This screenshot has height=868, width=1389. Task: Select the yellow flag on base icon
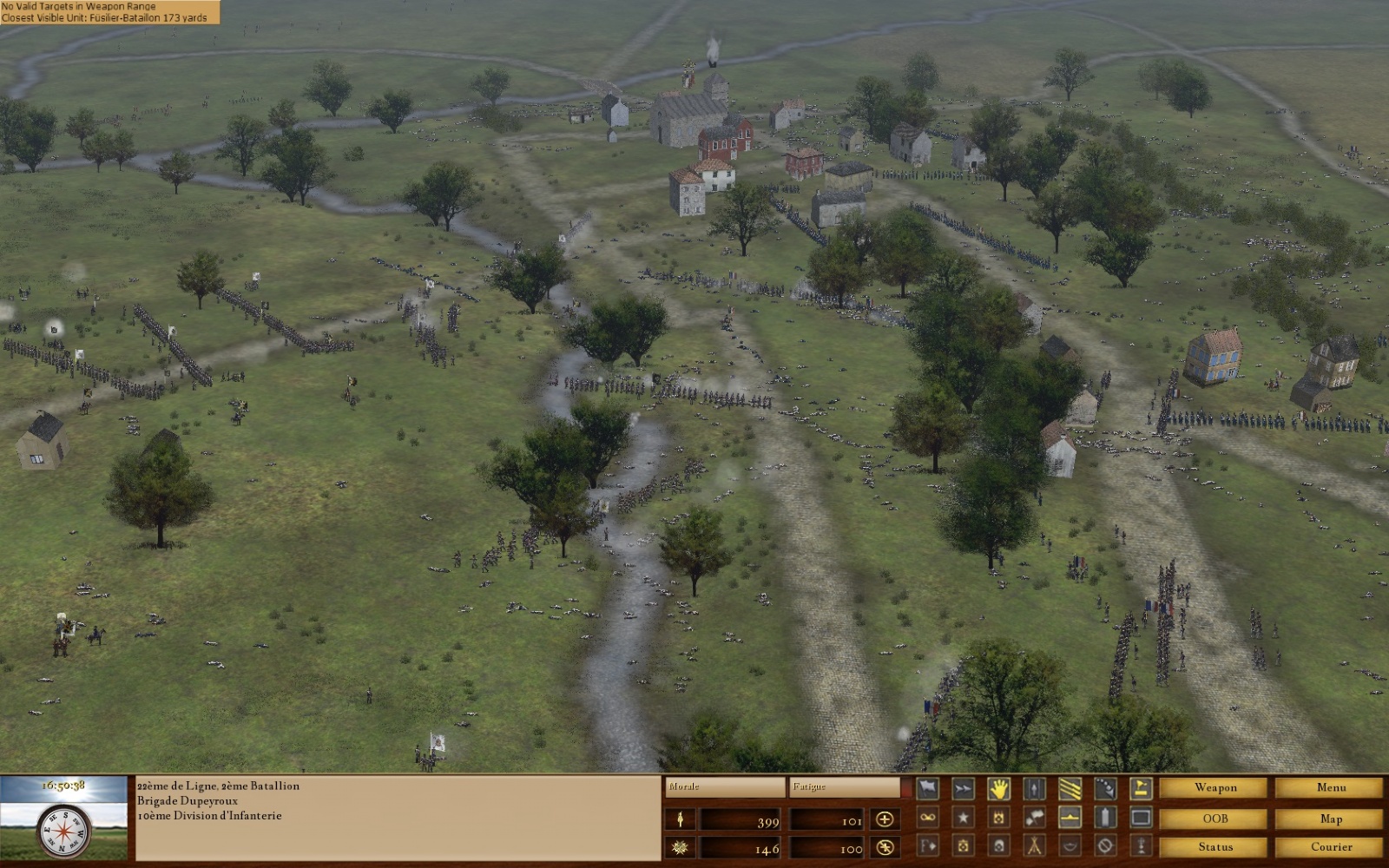pos(1141,789)
